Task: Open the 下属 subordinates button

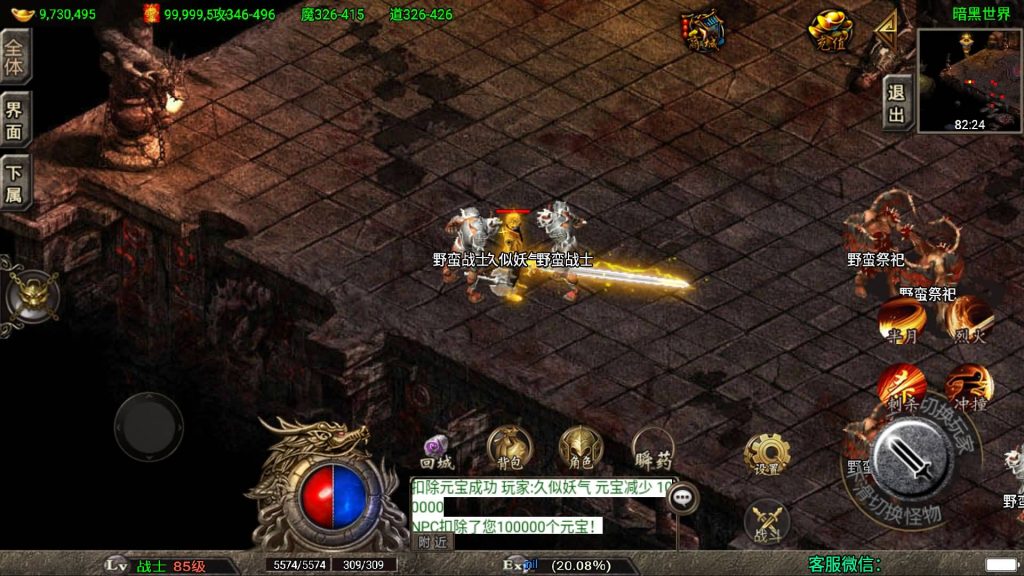Action: tap(15, 183)
